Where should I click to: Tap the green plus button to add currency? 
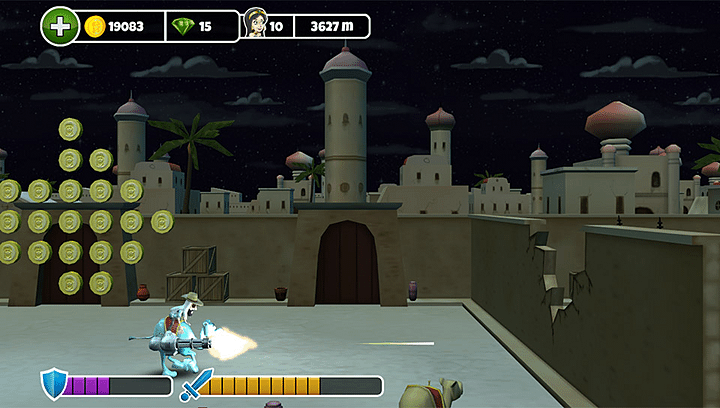tap(60, 26)
